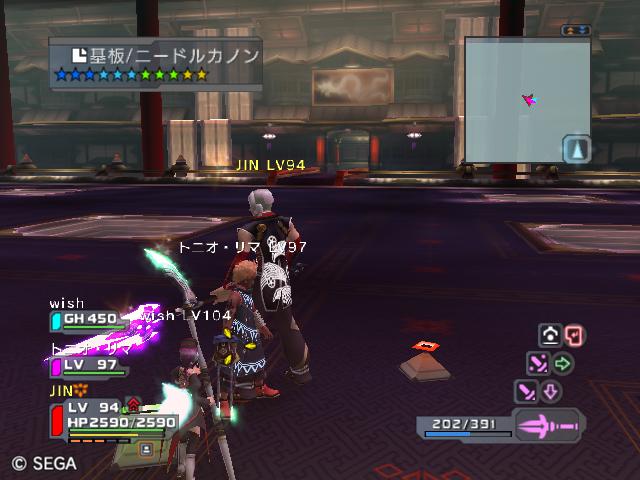Click the green right-arrow palette icon
Screen dimensions: 640x480
(563, 363)
